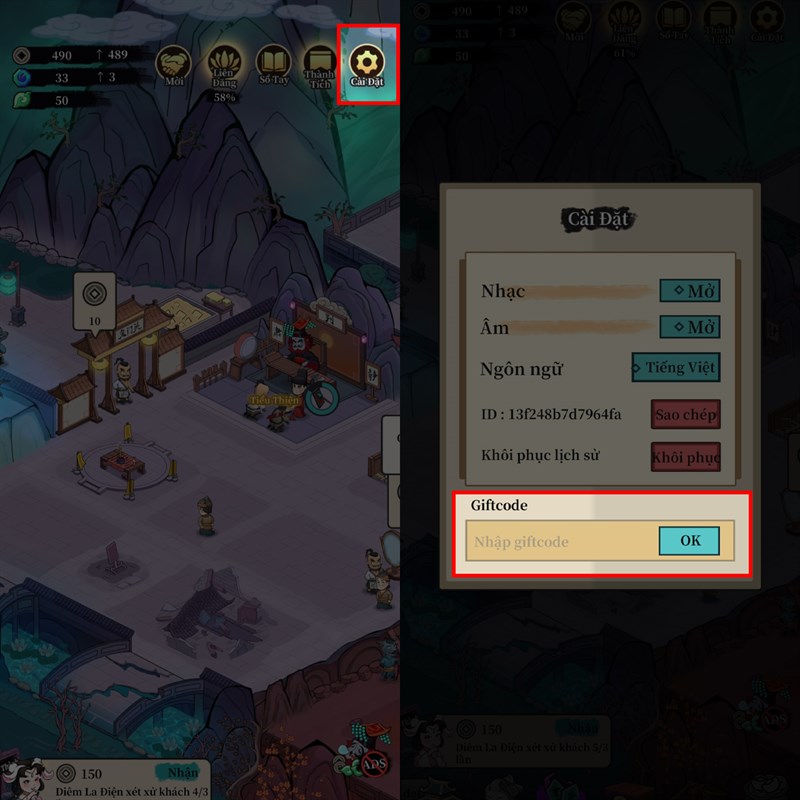Open the undimmed Sổ Tay book icon
This screenshot has height=800, width=800.
(x=274, y=65)
